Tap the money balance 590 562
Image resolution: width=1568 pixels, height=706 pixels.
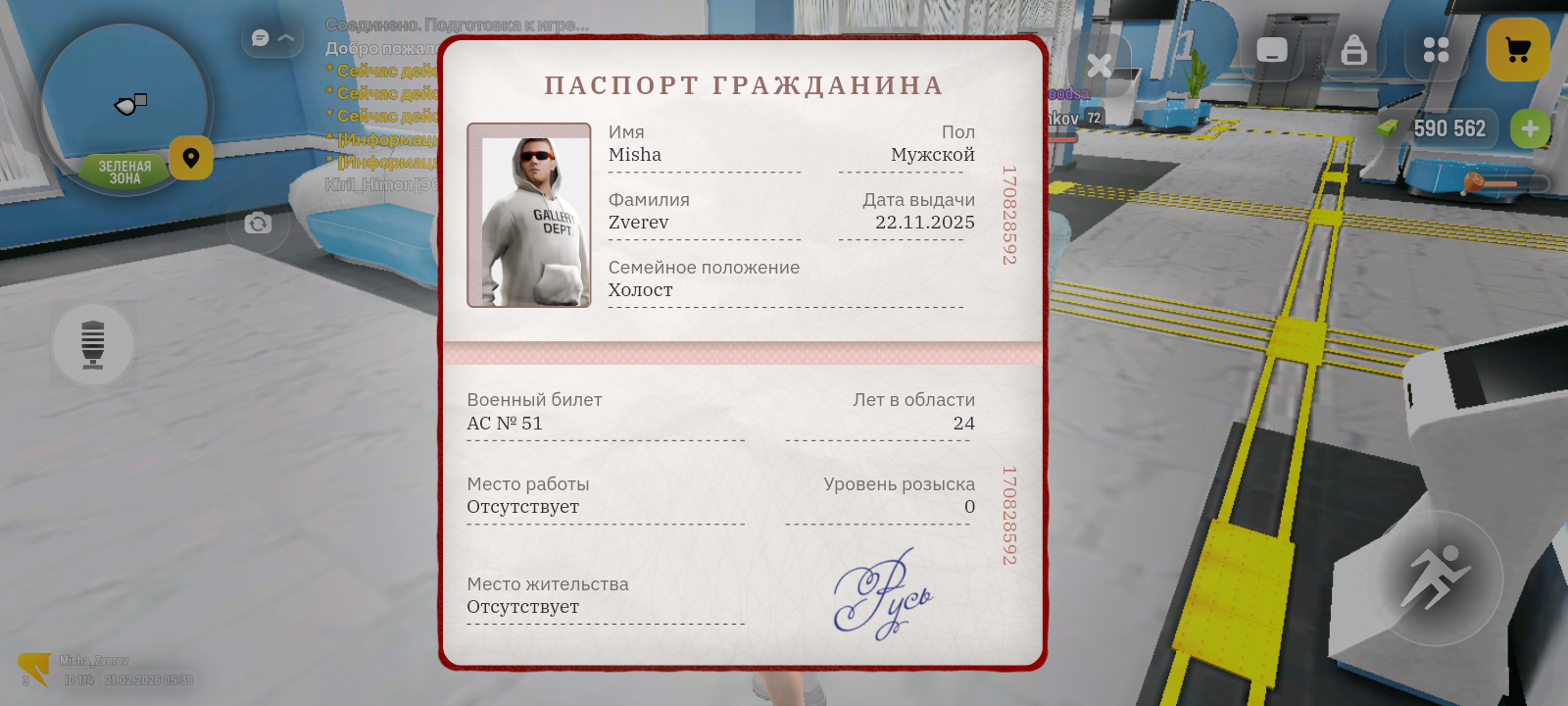click(x=1448, y=128)
